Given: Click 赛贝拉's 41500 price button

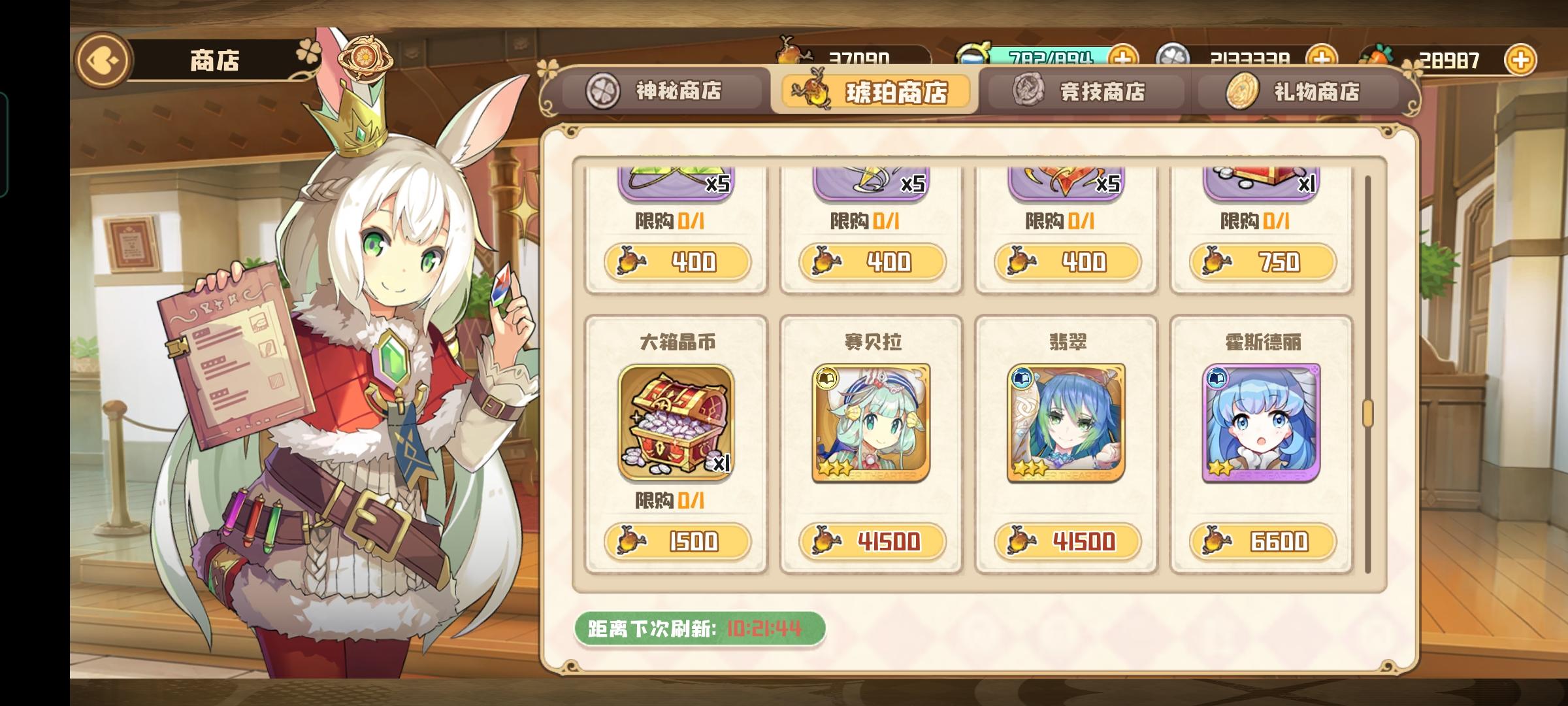Looking at the screenshot, I should tap(872, 541).
